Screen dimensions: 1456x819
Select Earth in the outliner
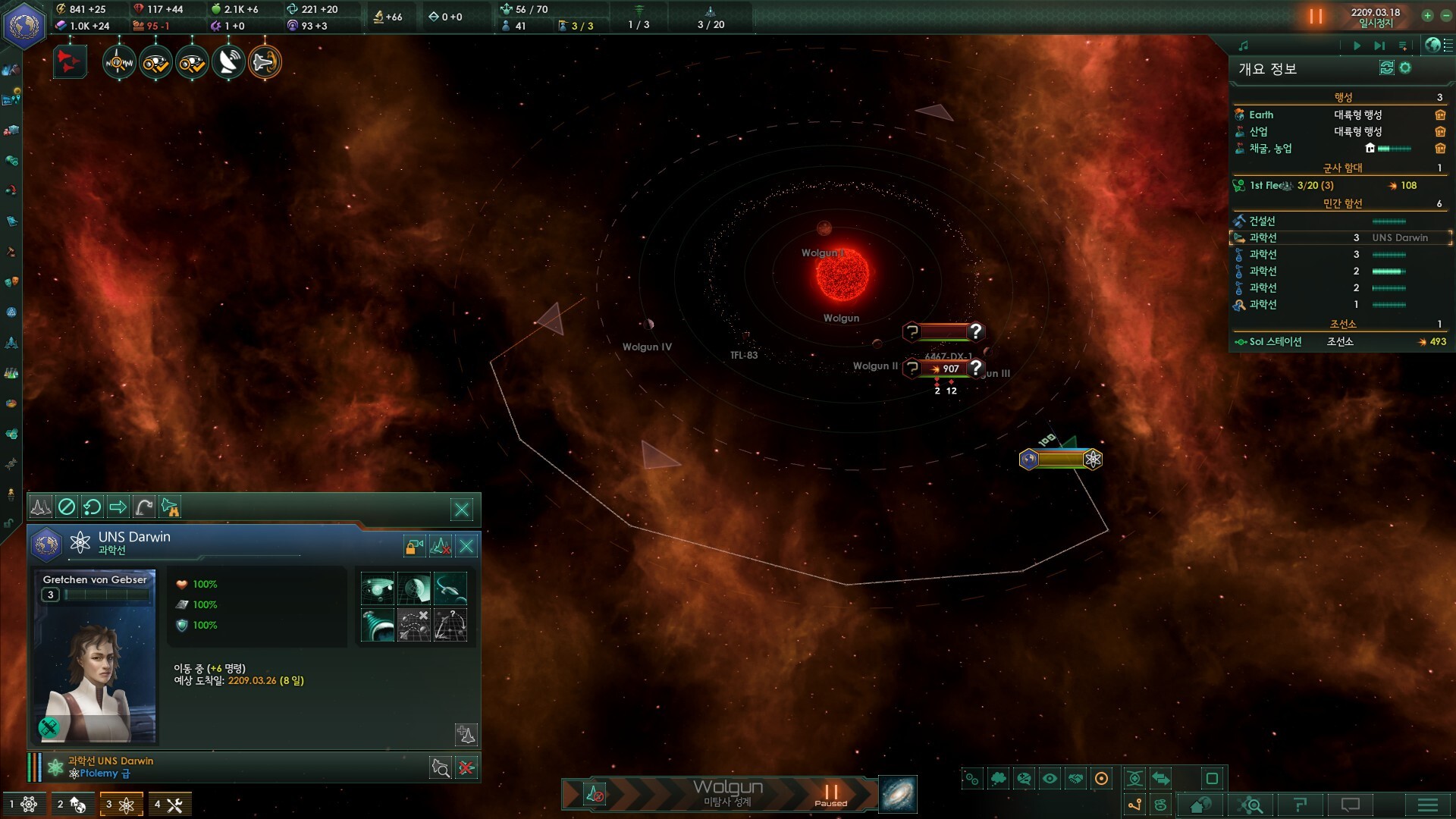tap(1261, 115)
